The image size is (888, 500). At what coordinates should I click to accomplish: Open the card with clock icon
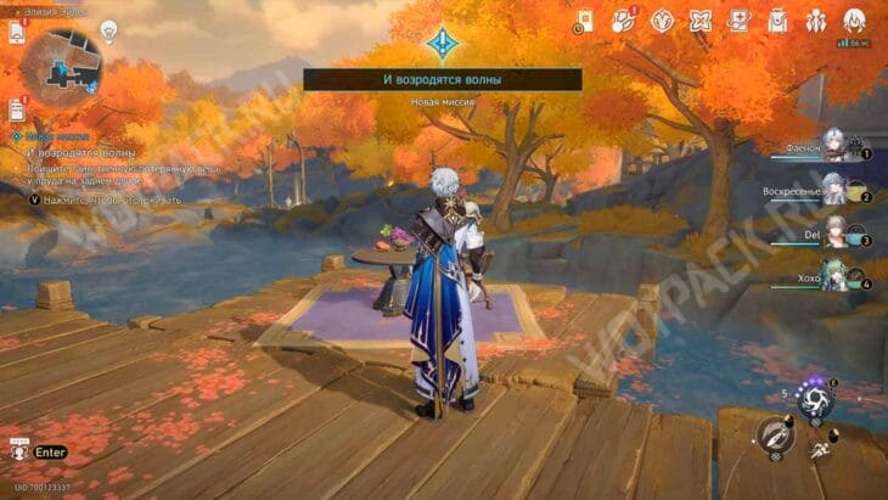tap(583, 21)
